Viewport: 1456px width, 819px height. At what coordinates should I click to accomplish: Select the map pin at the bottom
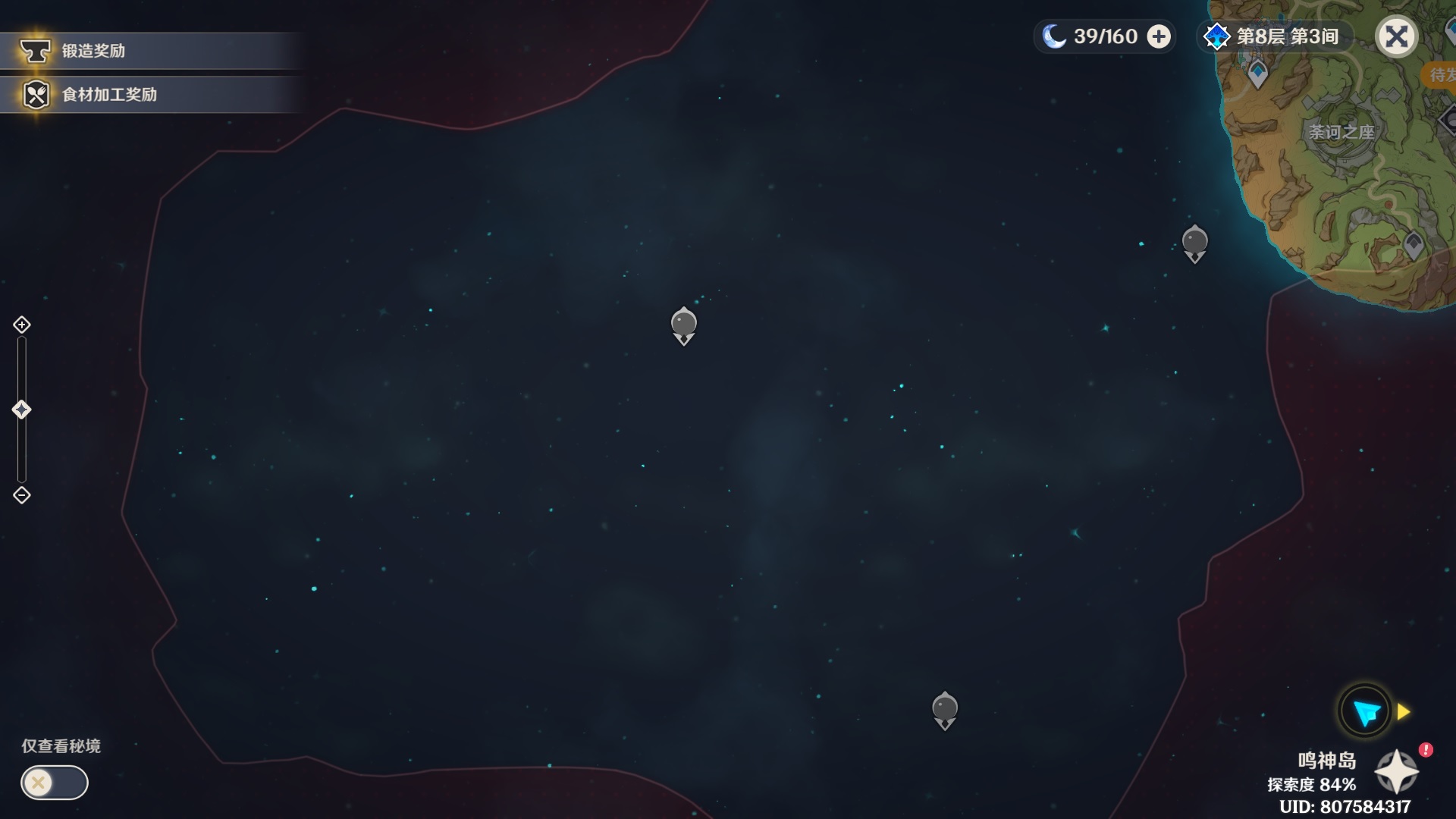(945, 708)
